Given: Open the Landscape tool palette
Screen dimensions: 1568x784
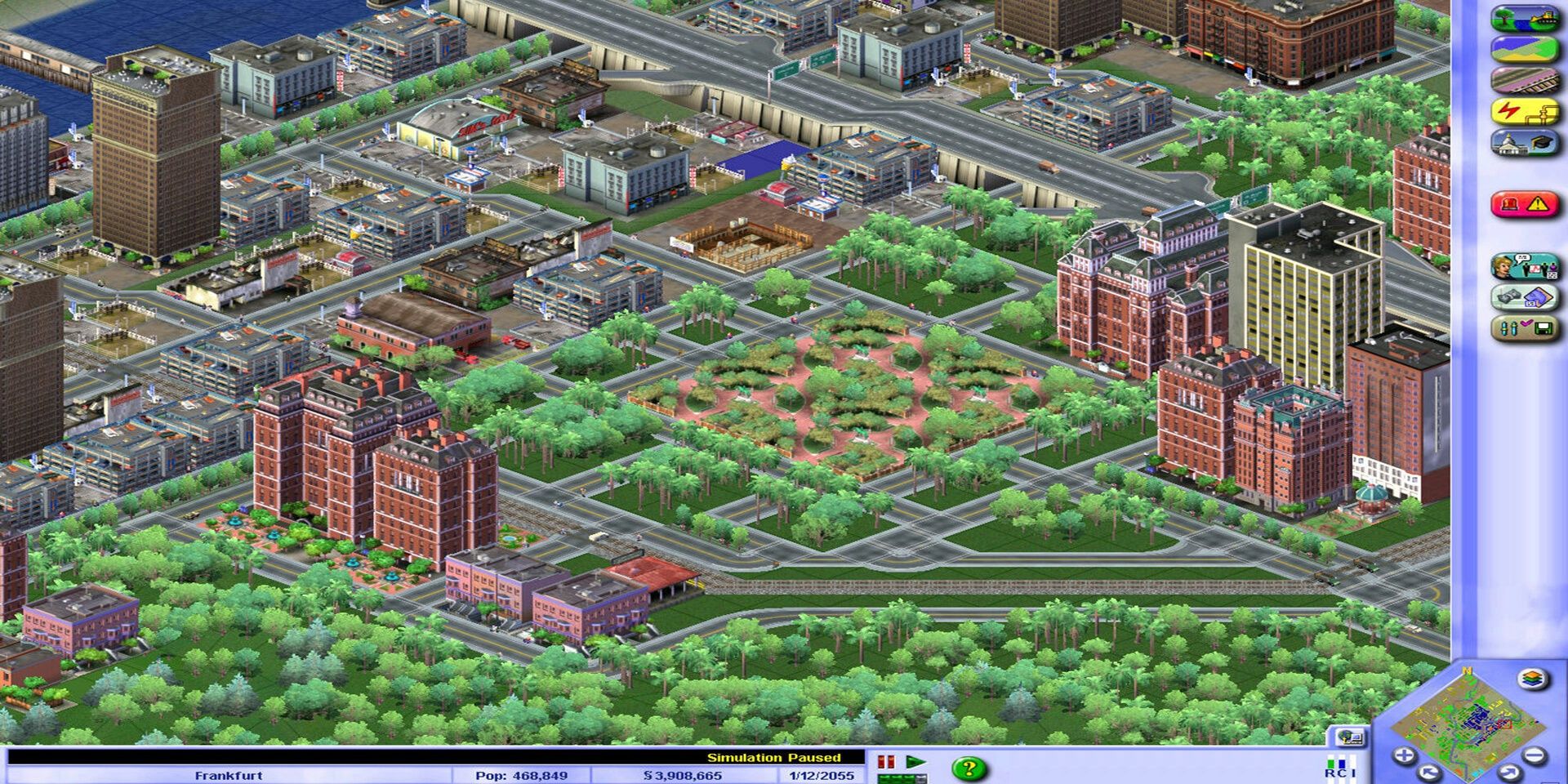Looking at the screenshot, I should (x=1527, y=20).
